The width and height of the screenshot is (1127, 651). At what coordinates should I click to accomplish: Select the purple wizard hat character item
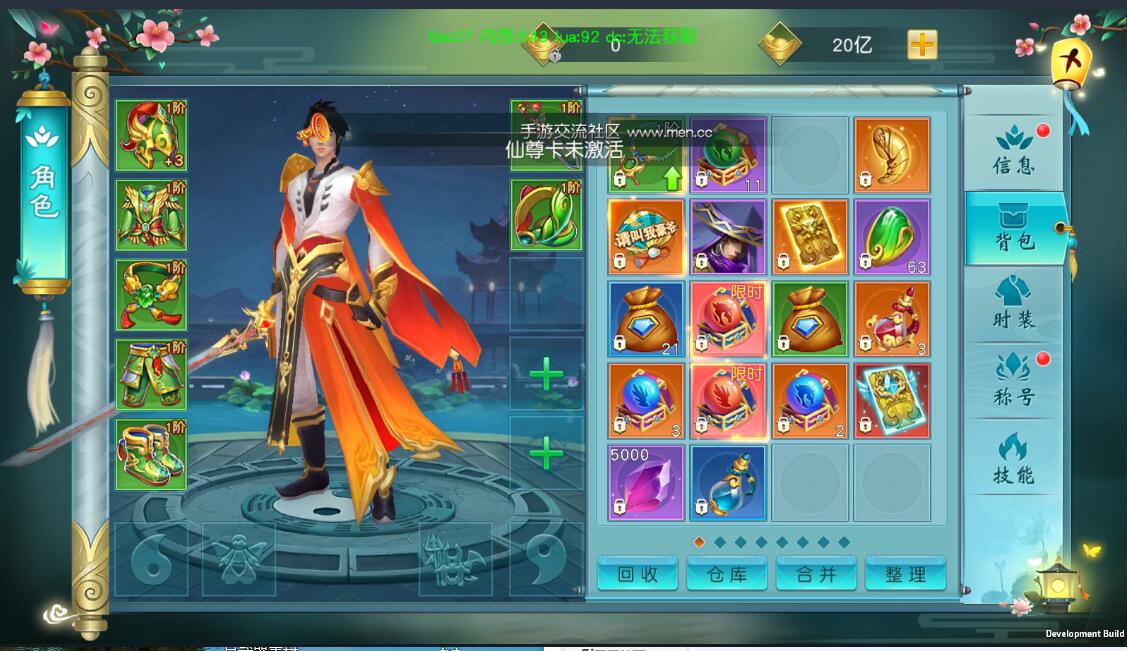[x=728, y=237]
